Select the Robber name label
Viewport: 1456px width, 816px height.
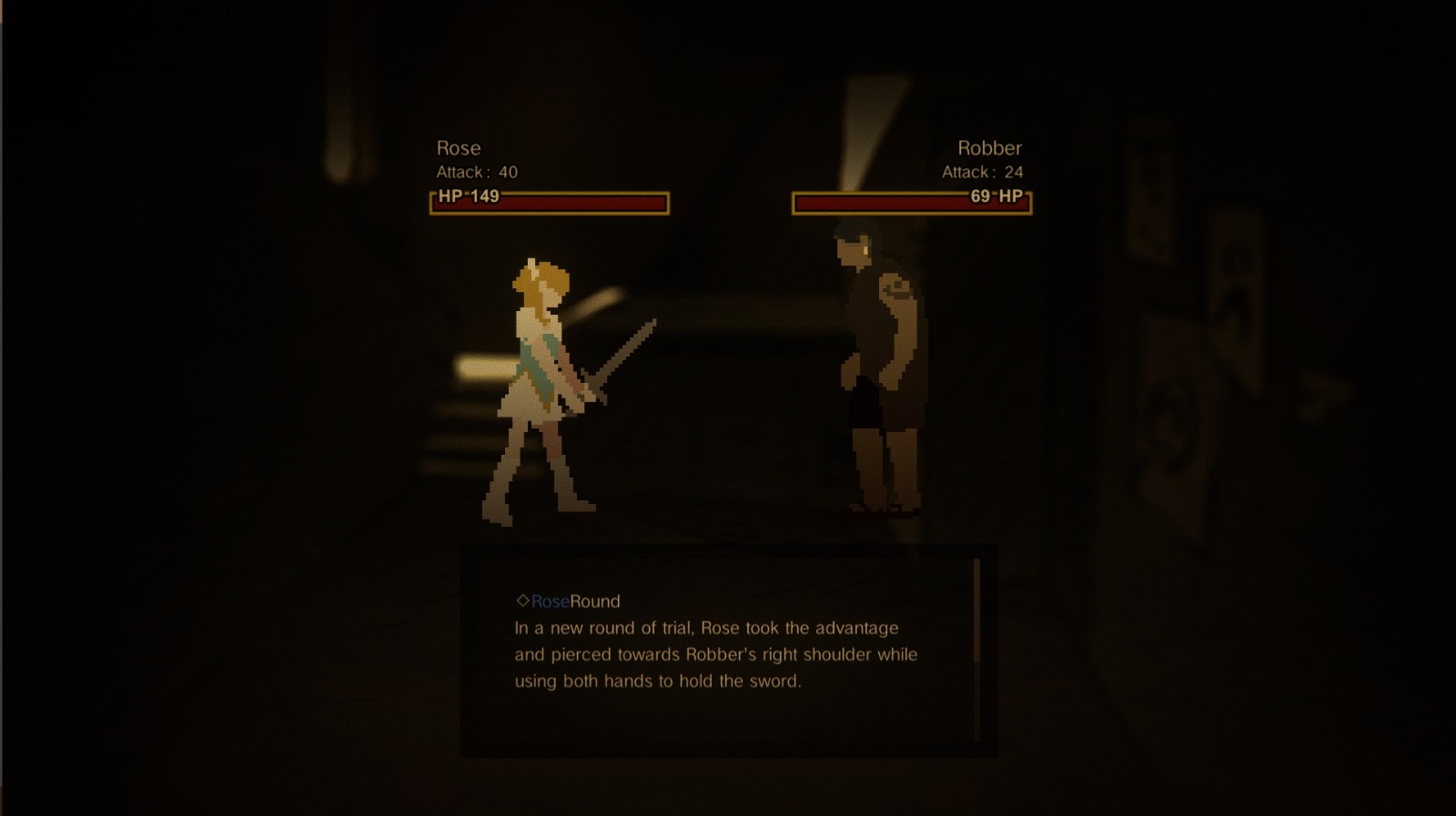click(x=989, y=147)
